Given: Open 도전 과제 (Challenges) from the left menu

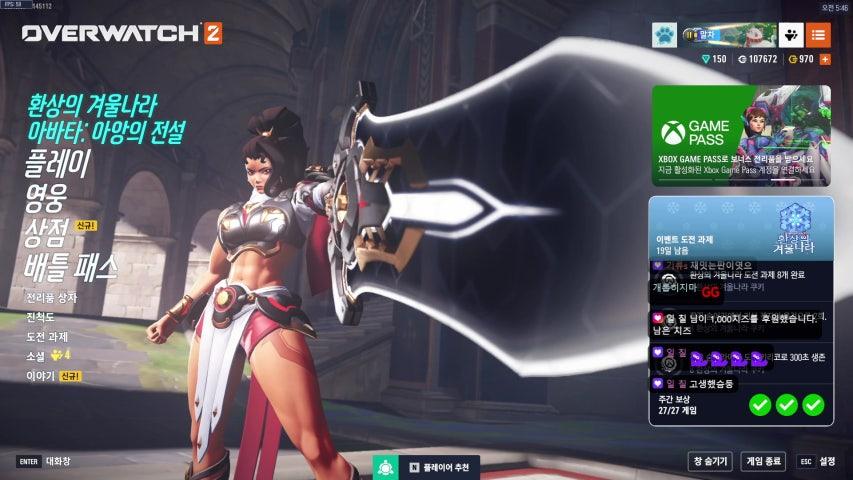Looking at the screenshot, I should click(47, 336).
